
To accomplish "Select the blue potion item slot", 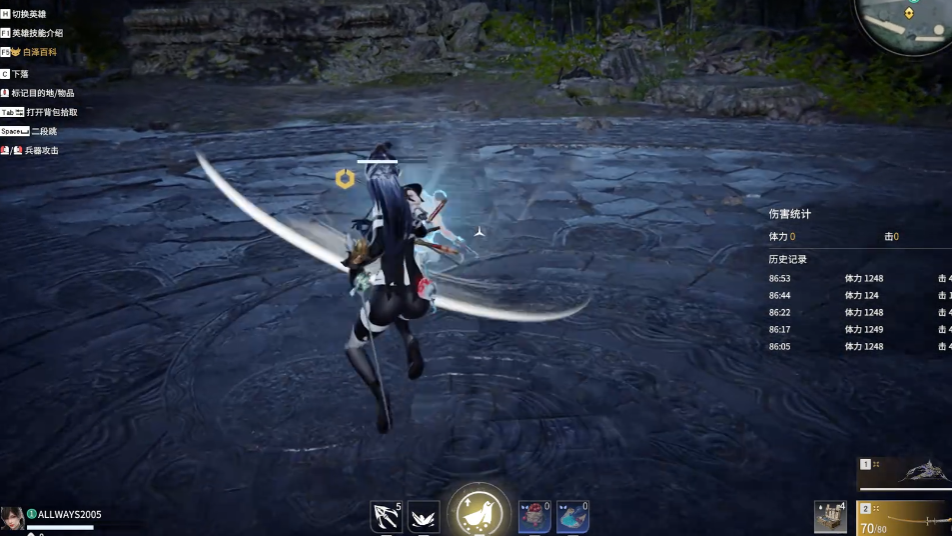I will click(x=572, y=516).
